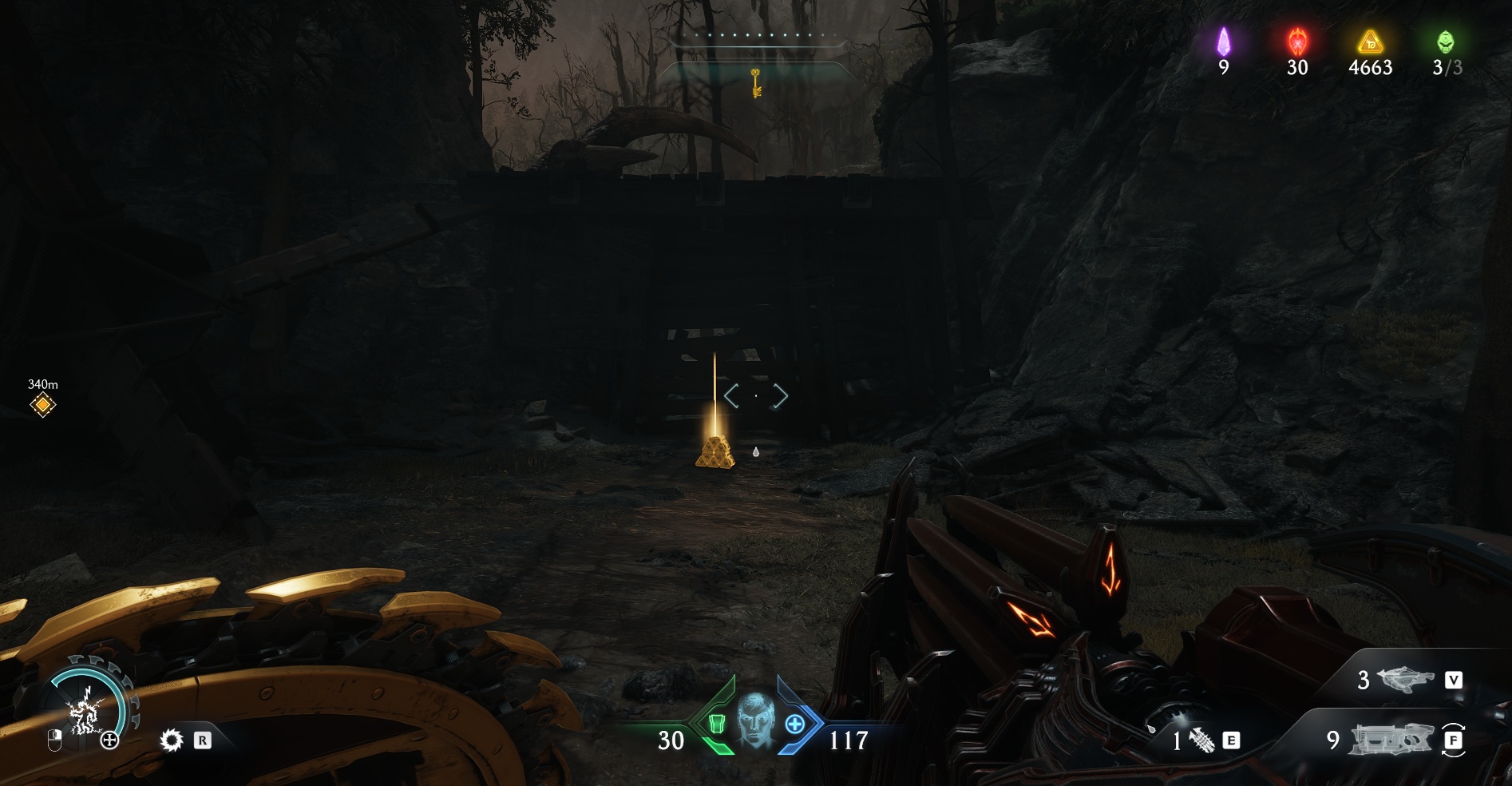Click the gold triangle currency icon
1512x786 pixels.
pyautogui.click(x=1370, y=42)
